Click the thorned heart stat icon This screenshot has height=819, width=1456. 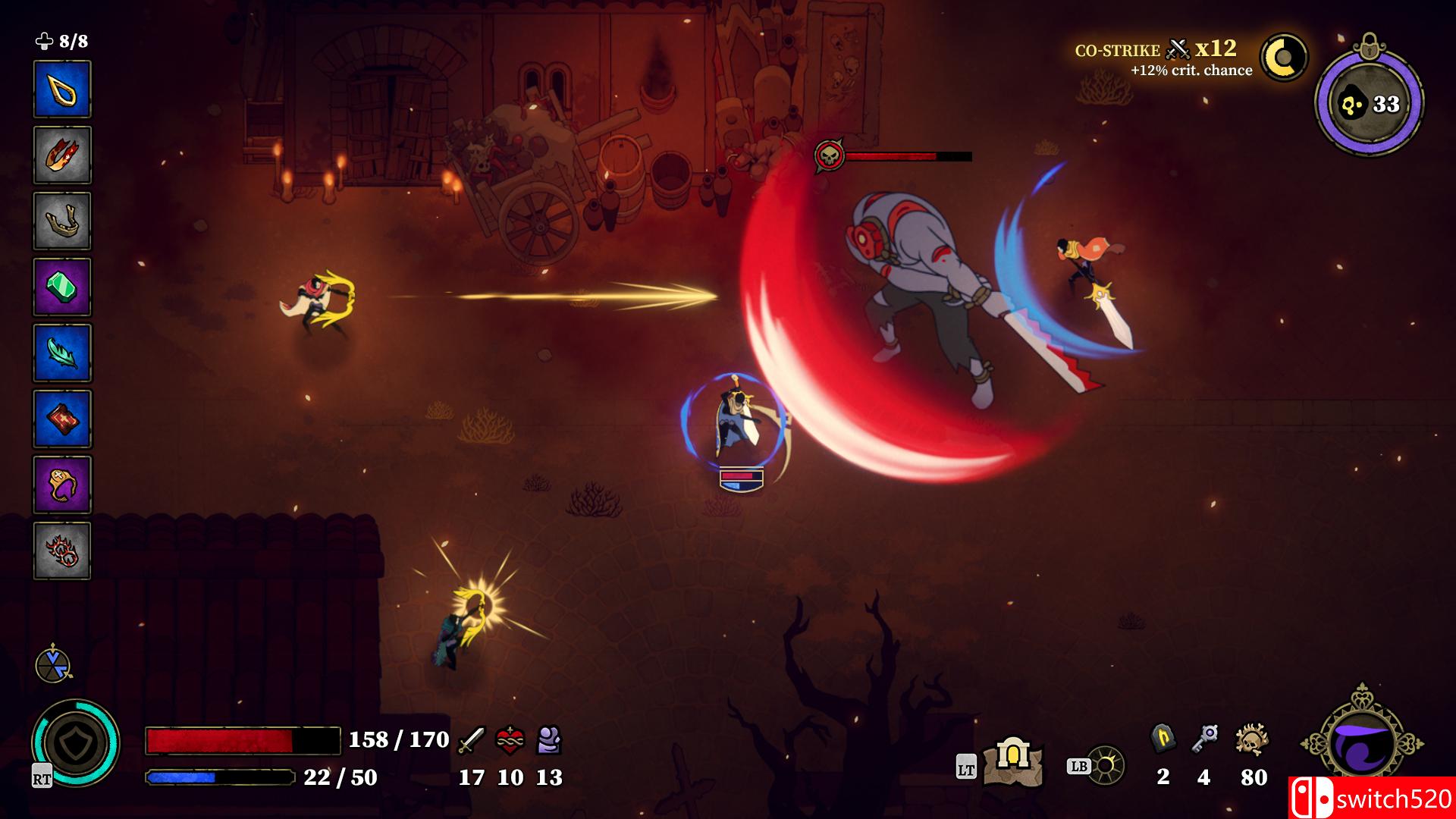[510, 739]
